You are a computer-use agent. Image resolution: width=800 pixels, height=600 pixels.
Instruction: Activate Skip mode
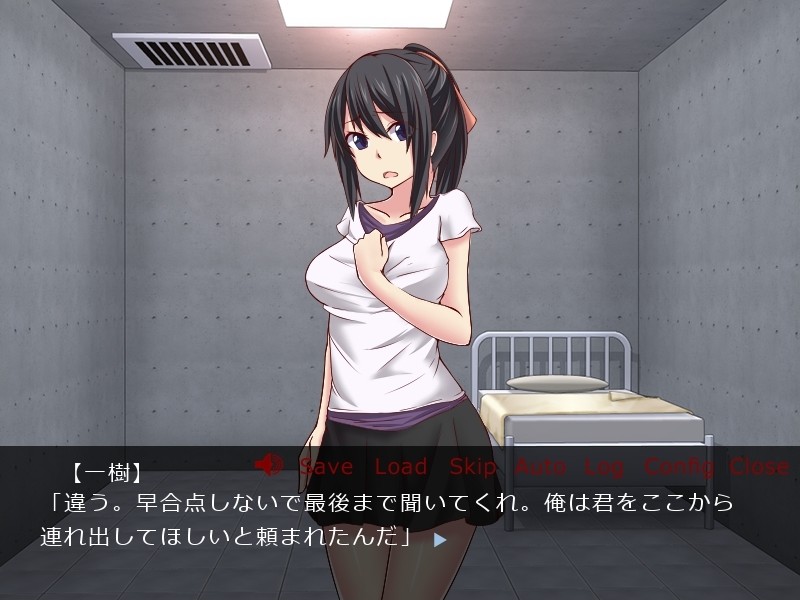click(x=473, y=466)
